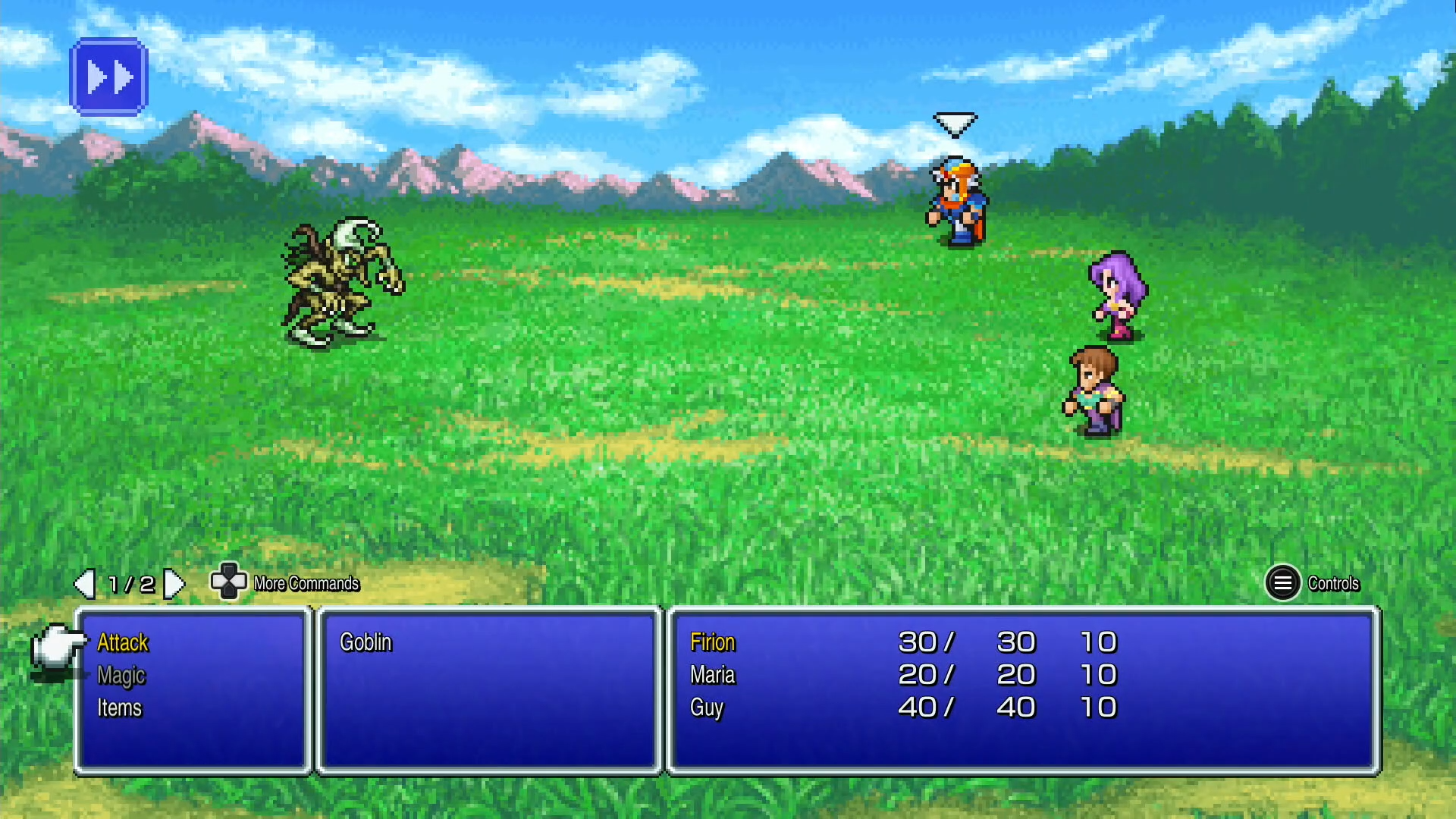Click the 1/2 page number label

130,583
